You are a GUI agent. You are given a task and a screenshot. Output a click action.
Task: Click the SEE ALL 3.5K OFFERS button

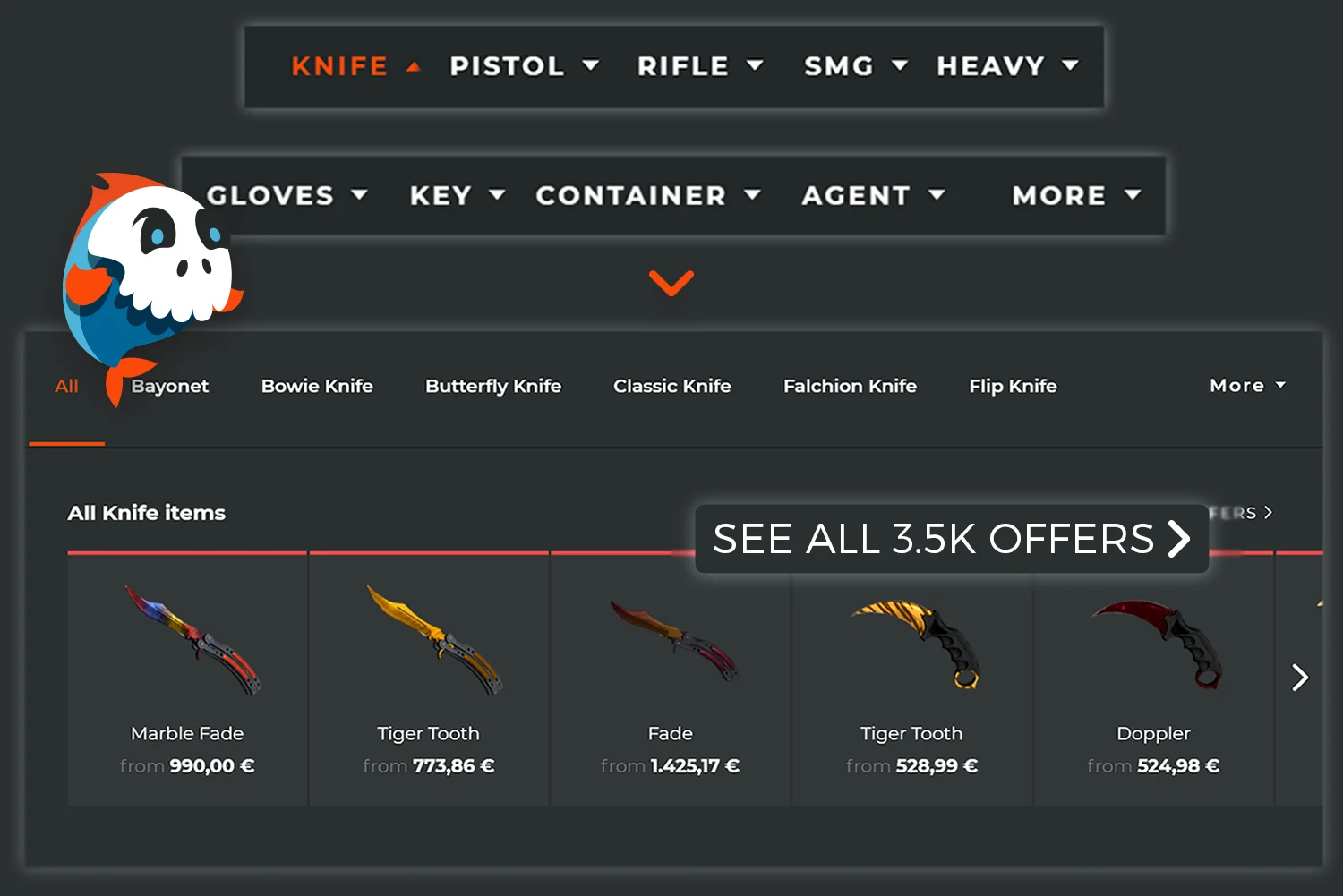(952, 538)
